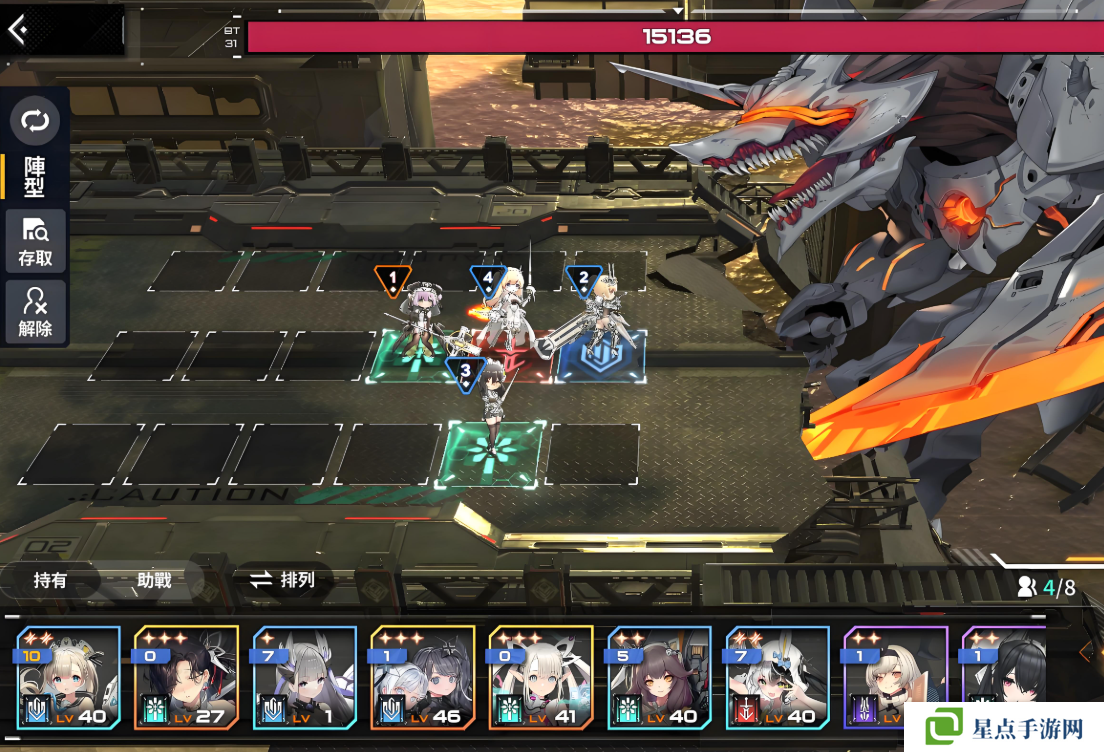The width and height of the screenshot is (1104, 752).
Task: Select the LV 46 character card
Action: pos(422,677)
